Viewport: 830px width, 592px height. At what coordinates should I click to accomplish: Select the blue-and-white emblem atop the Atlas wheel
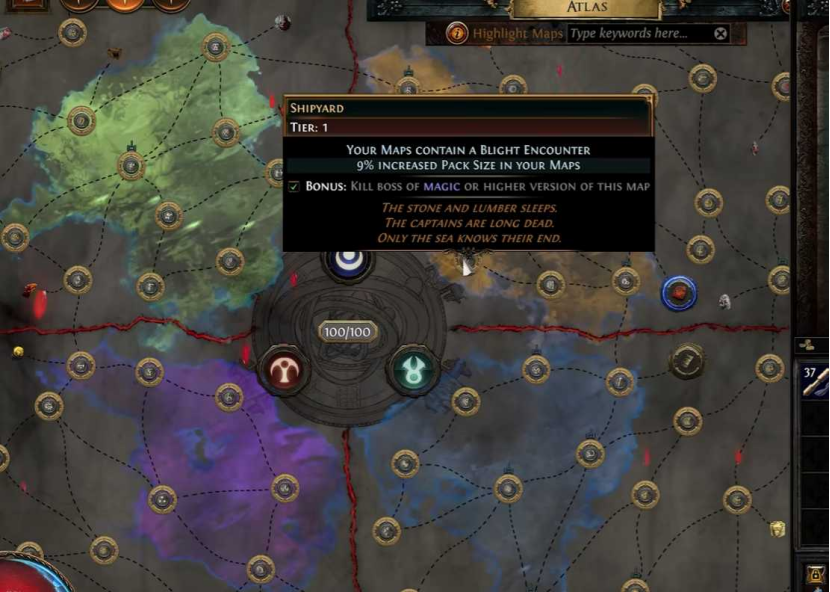tap(348, 260)
